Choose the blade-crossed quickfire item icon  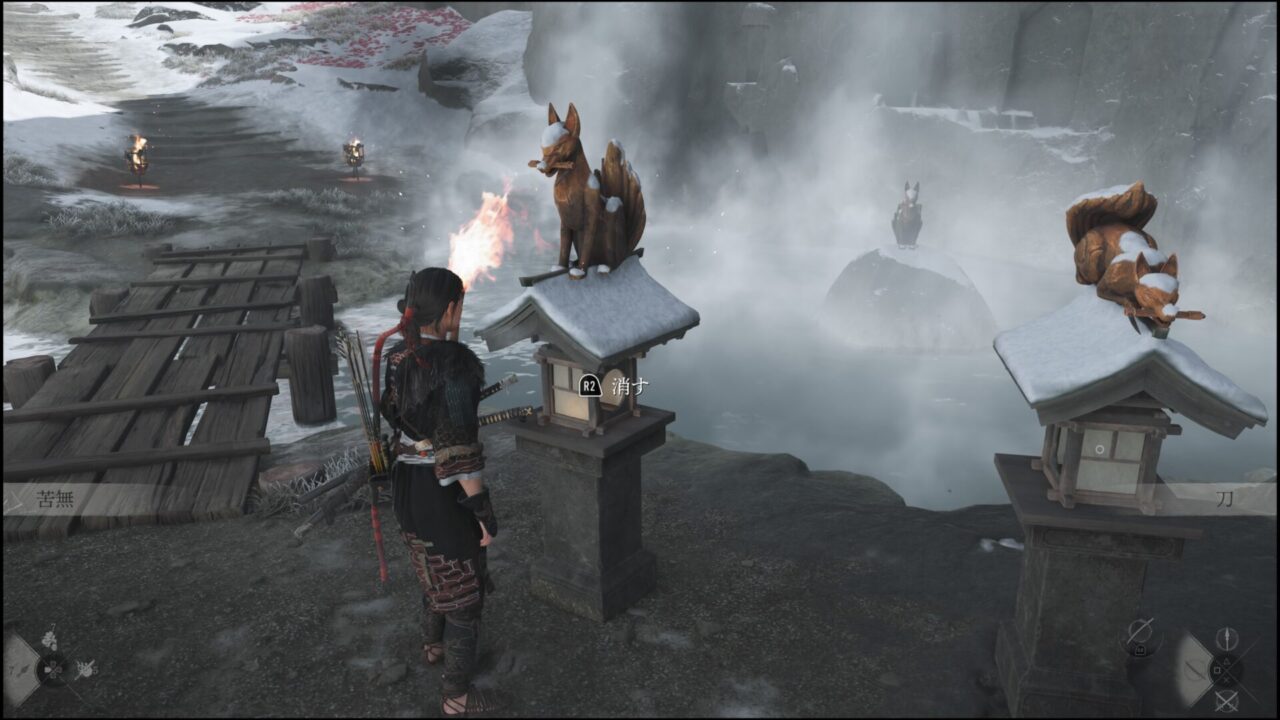85,668
